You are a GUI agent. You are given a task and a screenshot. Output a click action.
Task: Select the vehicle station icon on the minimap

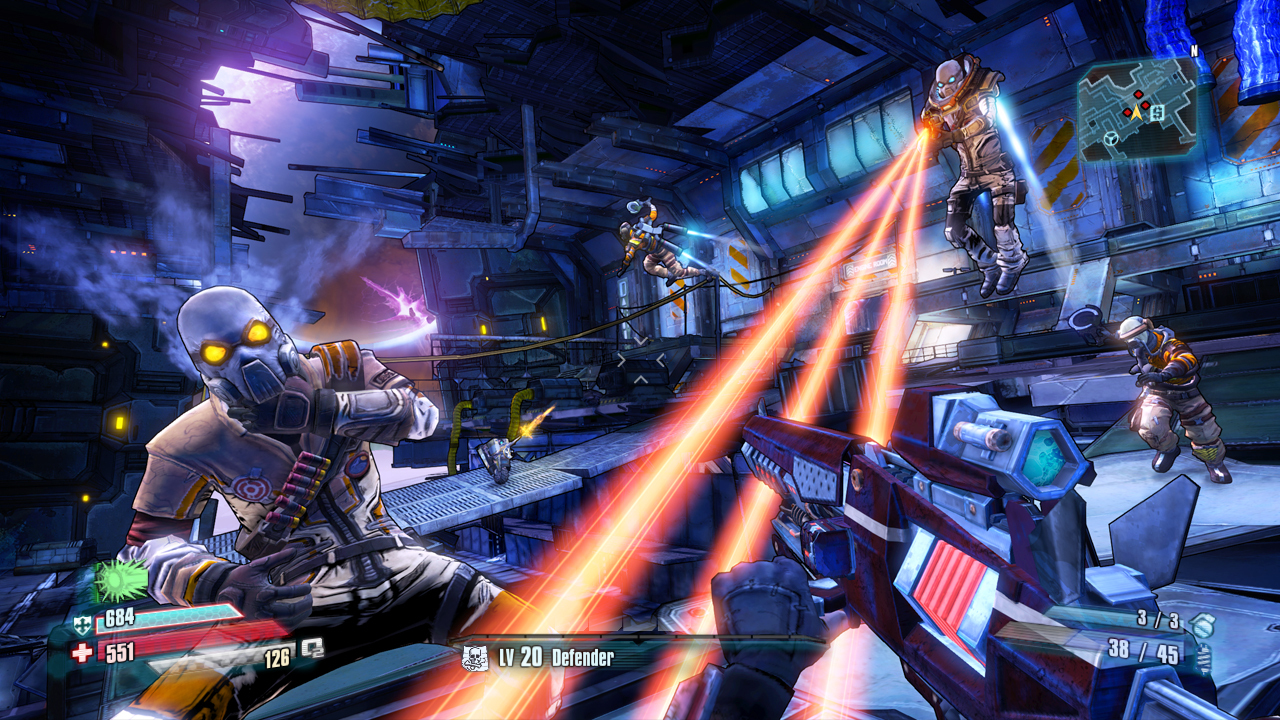(x=1111, y=138)
